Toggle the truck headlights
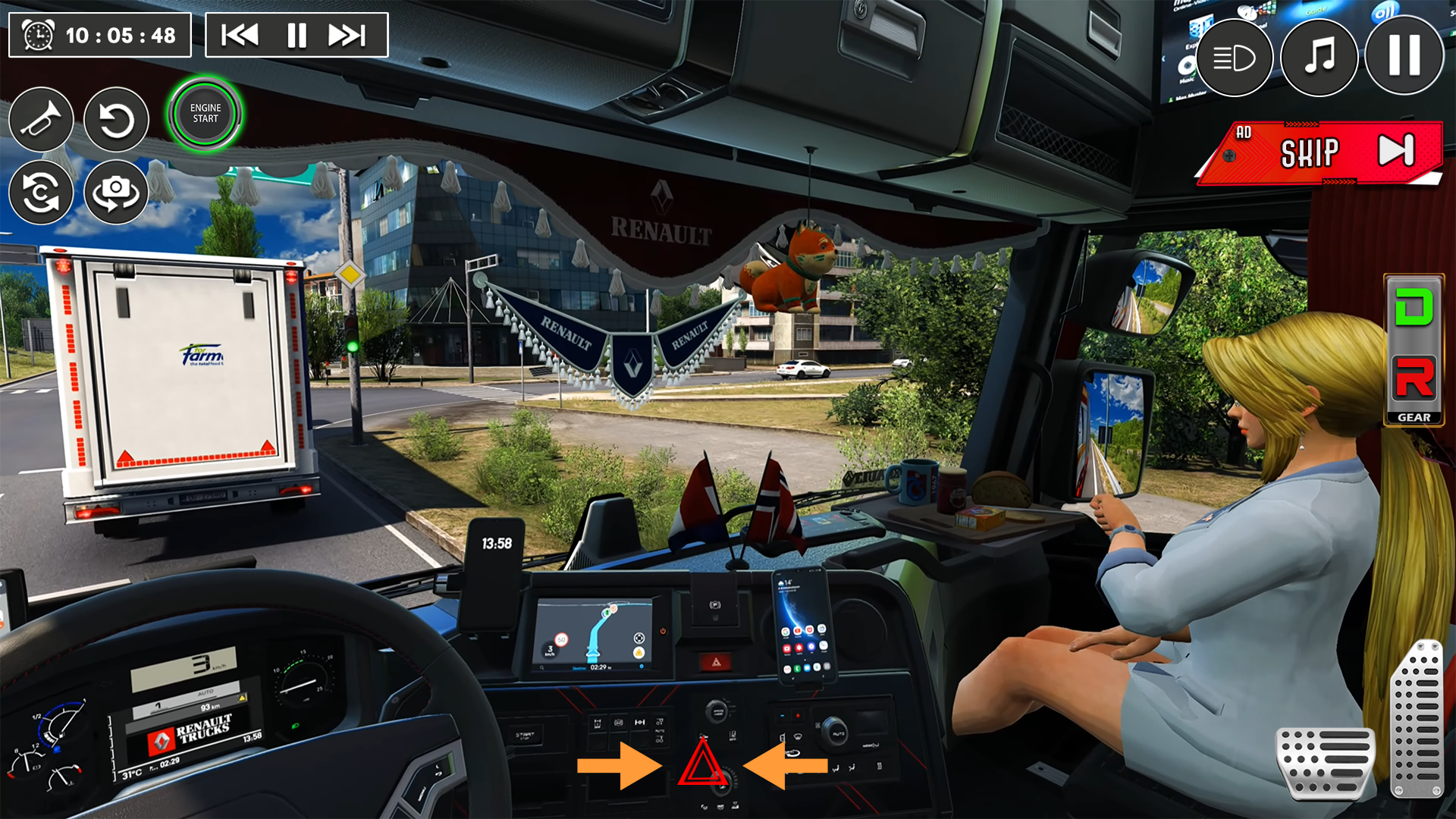Viewport: 1456px width, 819px height. coord(1235,58)
